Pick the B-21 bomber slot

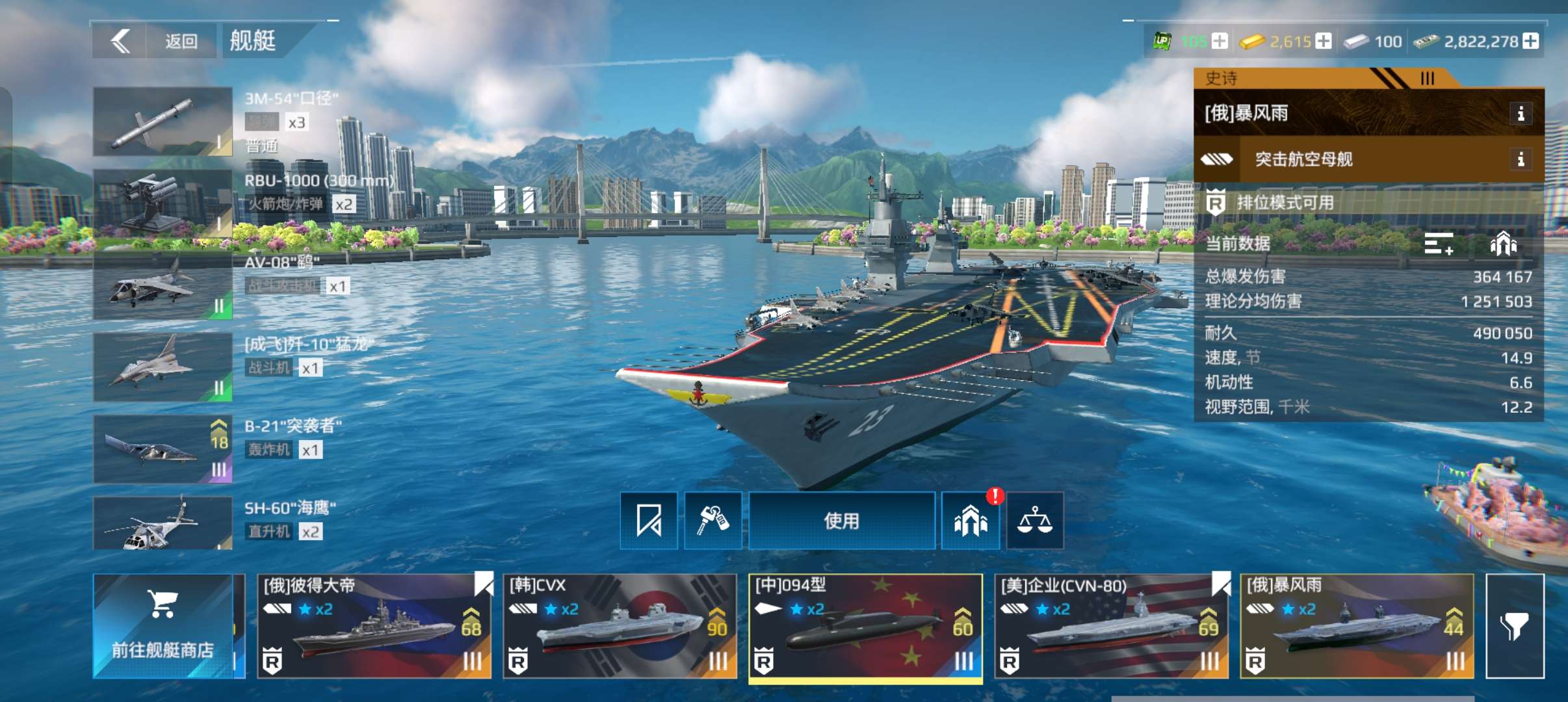click(x=163, y=449)
